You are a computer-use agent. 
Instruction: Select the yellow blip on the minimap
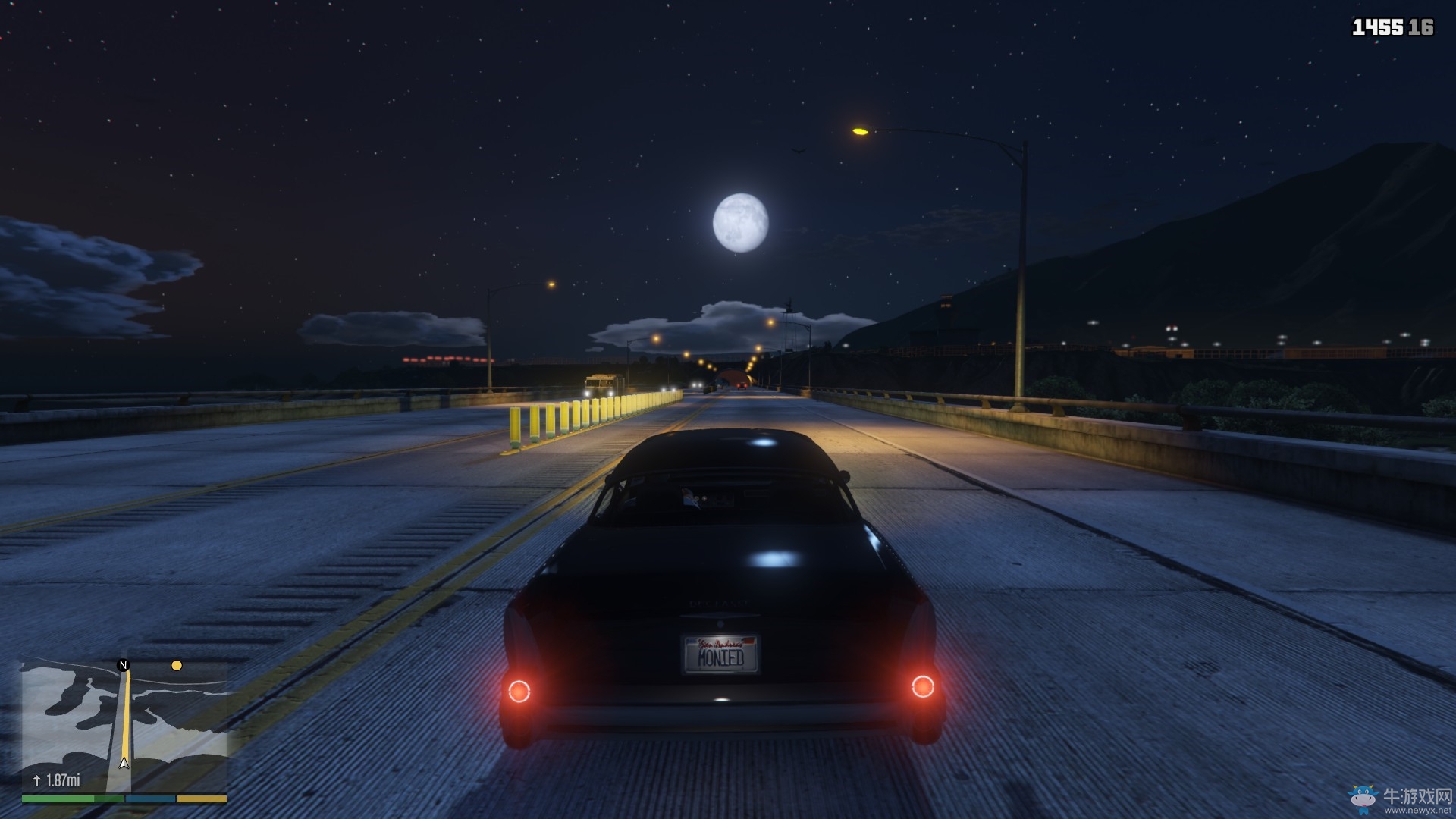coord(177,666)
